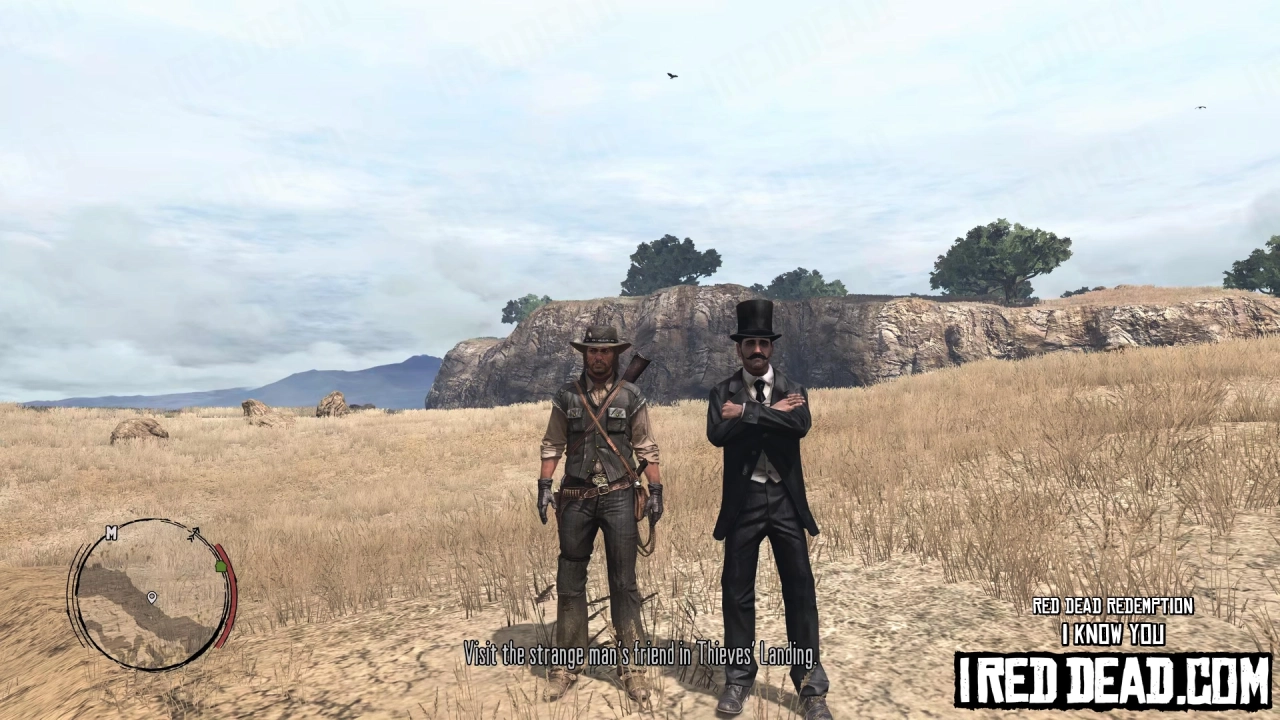Click the M marker on the minimap

pos(111,533)
